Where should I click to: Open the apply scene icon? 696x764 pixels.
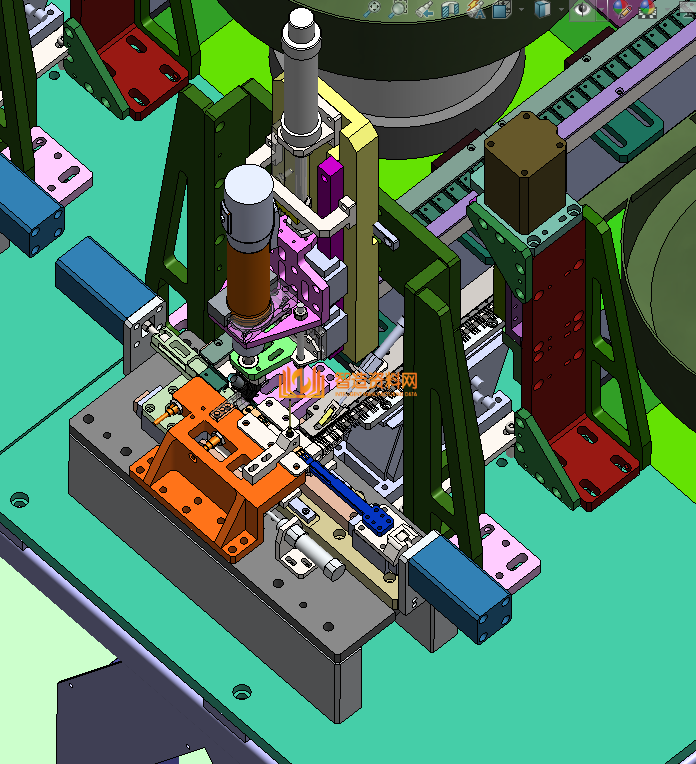[x=648, y=10]
